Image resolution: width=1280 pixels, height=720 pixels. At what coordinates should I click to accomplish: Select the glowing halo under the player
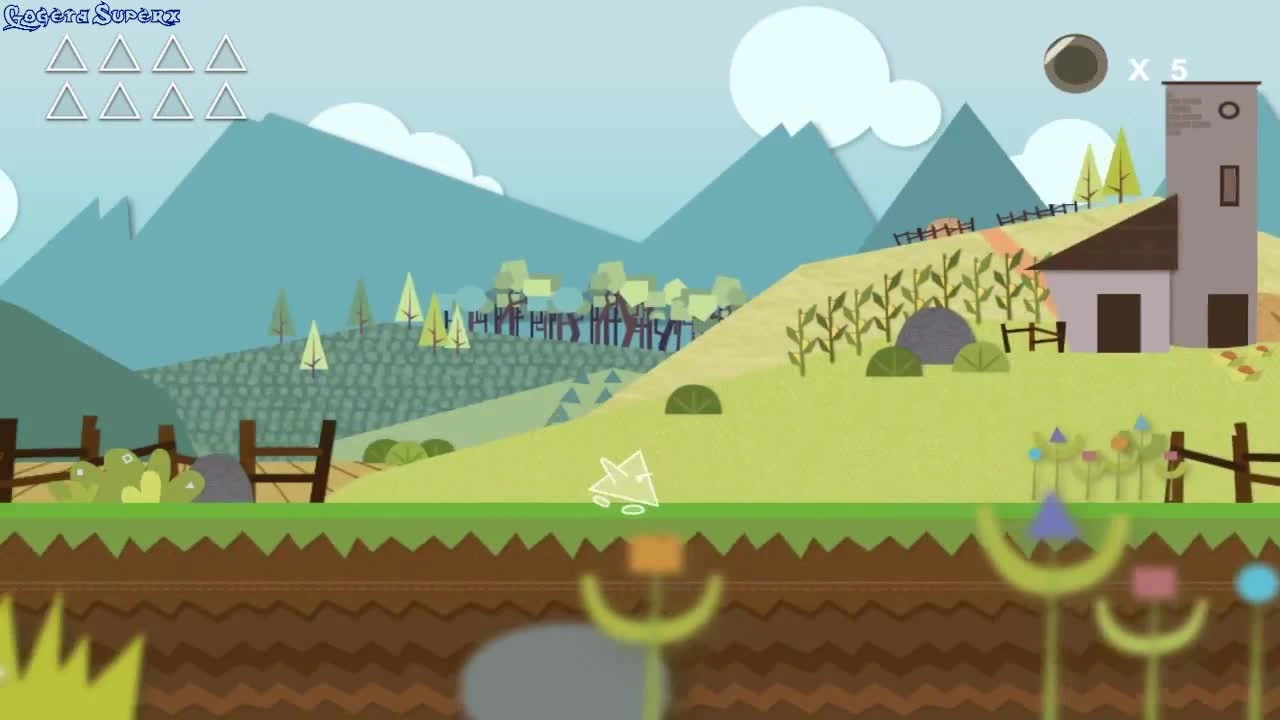(x=633, y=510)
